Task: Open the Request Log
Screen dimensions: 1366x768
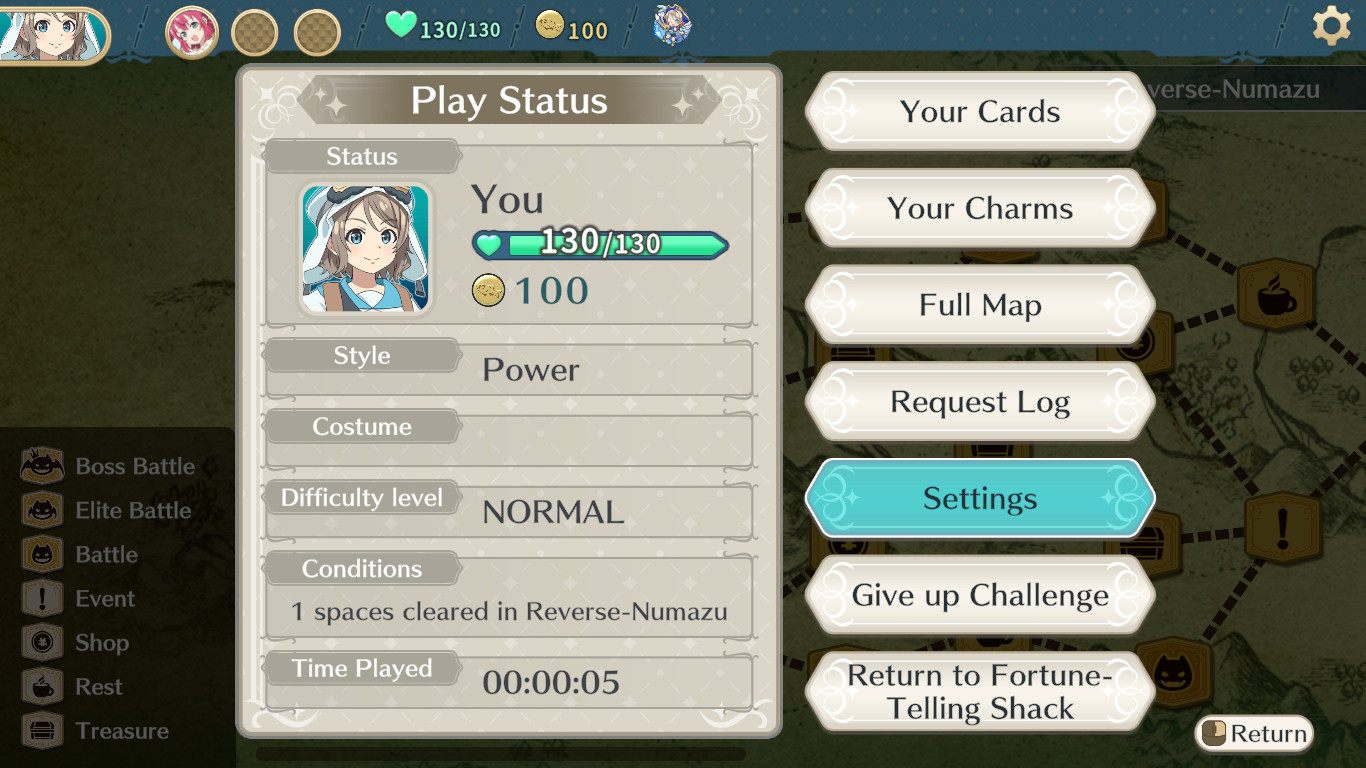Action: [980, 402]
